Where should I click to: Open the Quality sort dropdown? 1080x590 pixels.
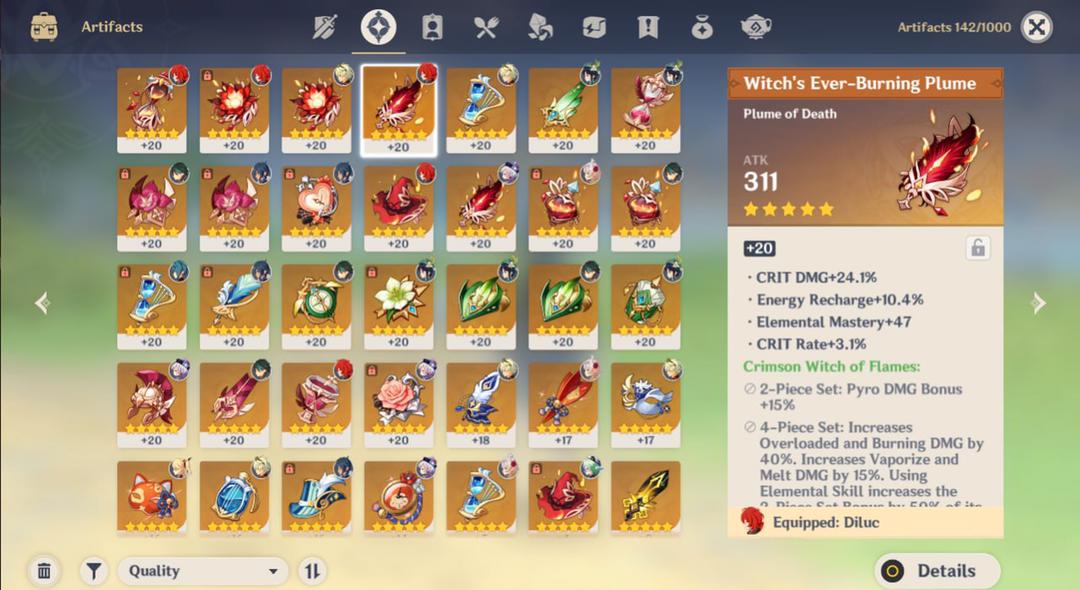[x=203, y=571]
